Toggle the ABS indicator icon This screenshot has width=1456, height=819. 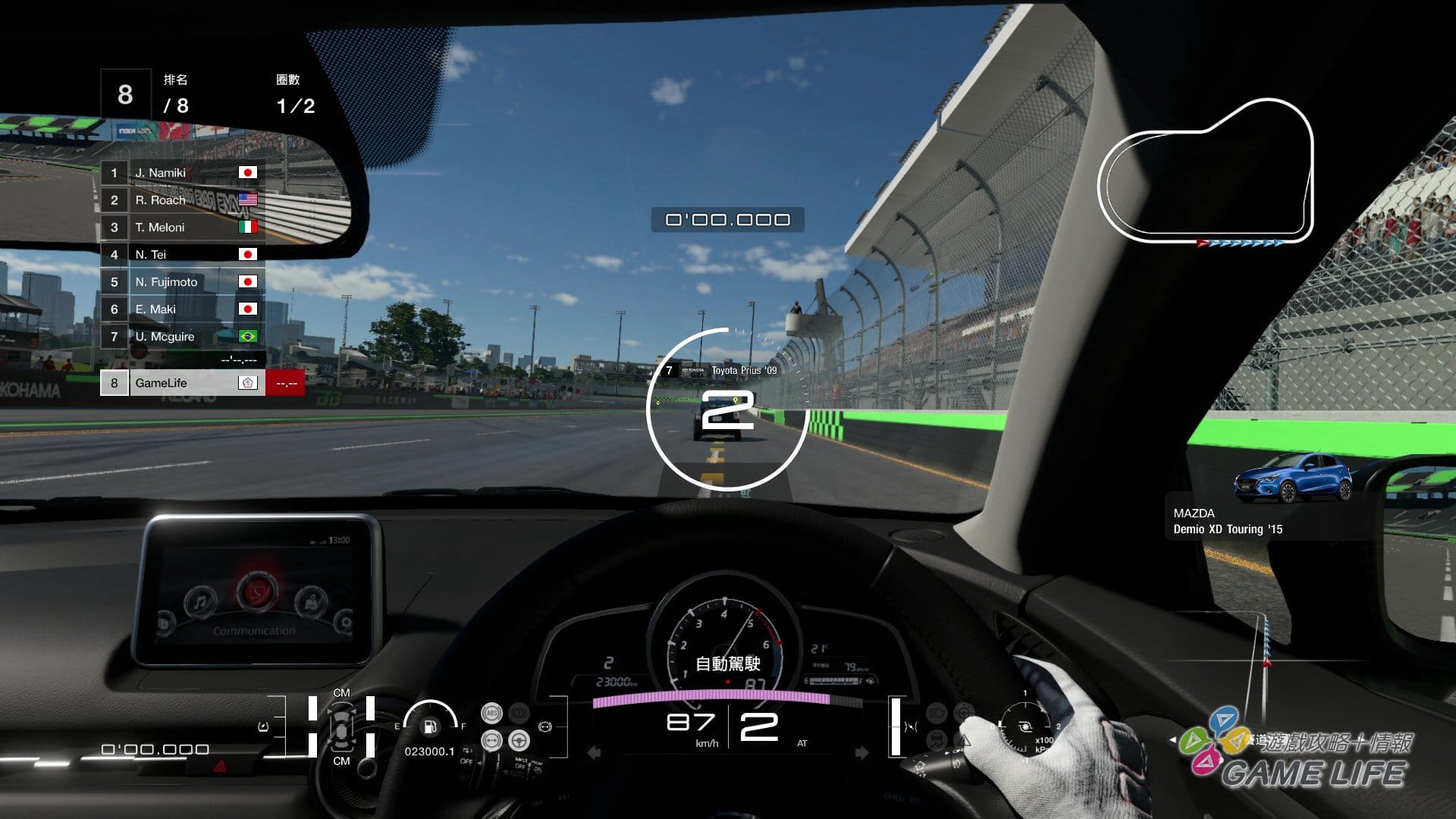491,713
